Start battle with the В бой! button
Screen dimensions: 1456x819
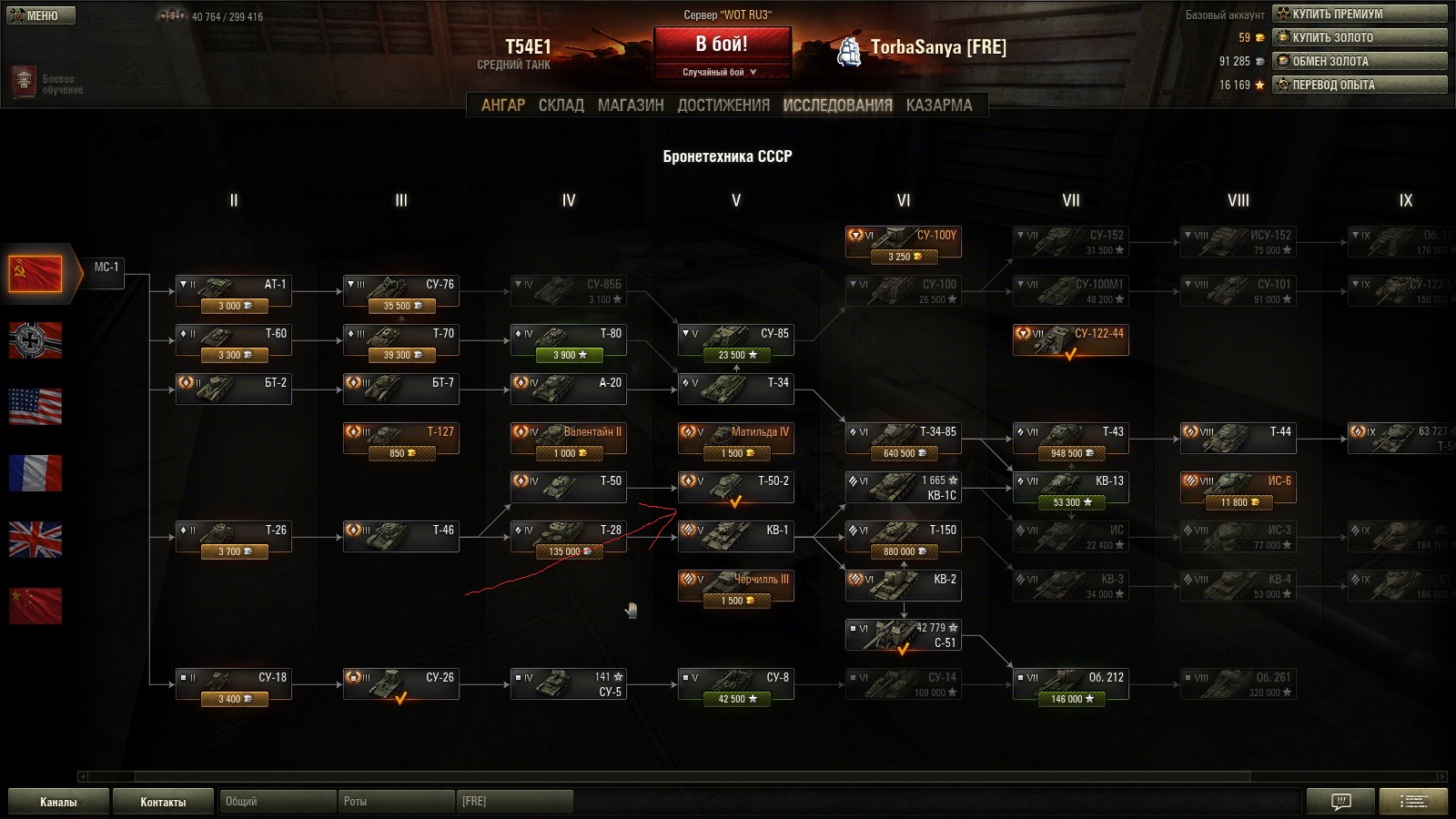point(722,44)
